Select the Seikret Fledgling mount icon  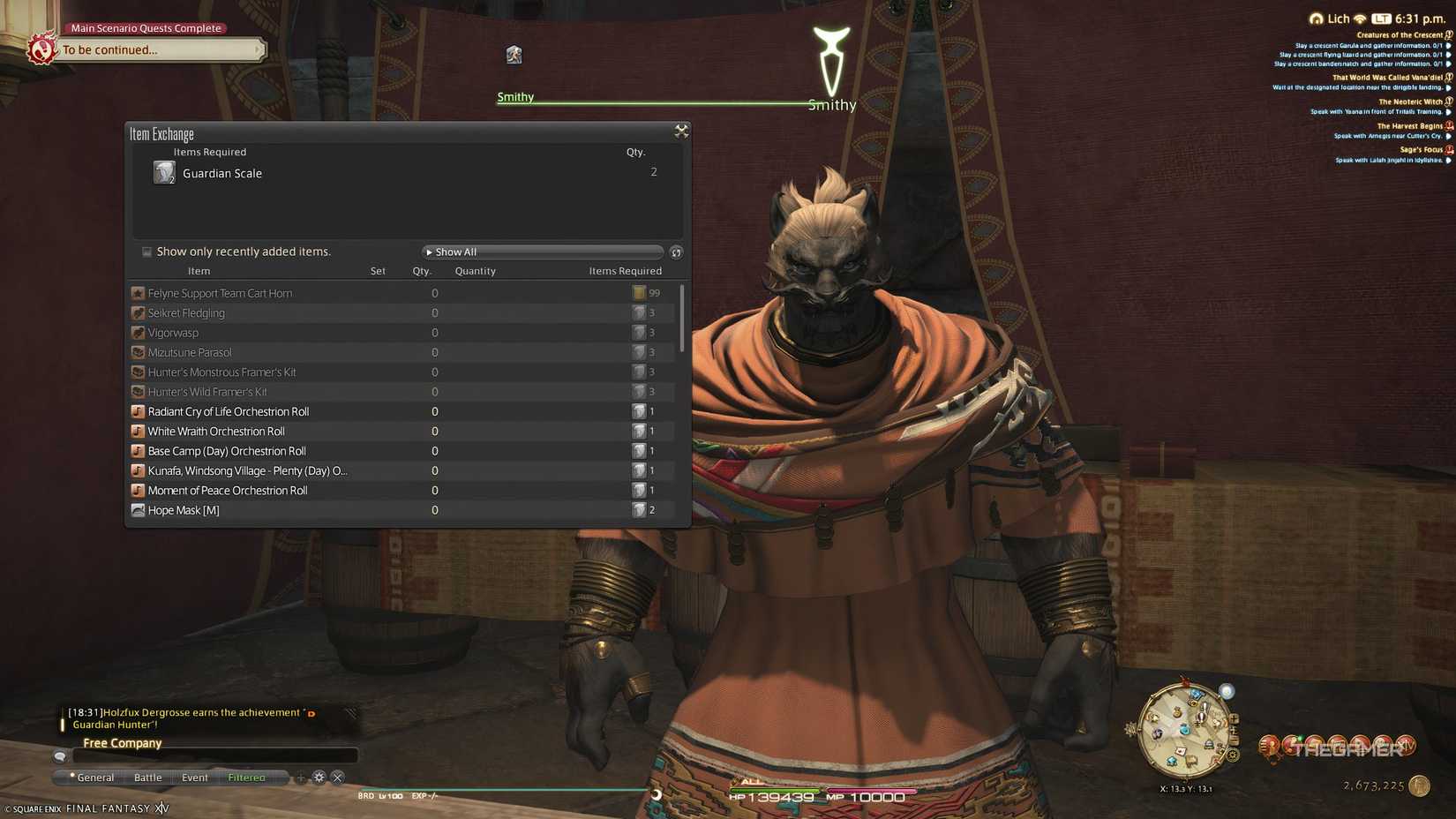(139, 312)
